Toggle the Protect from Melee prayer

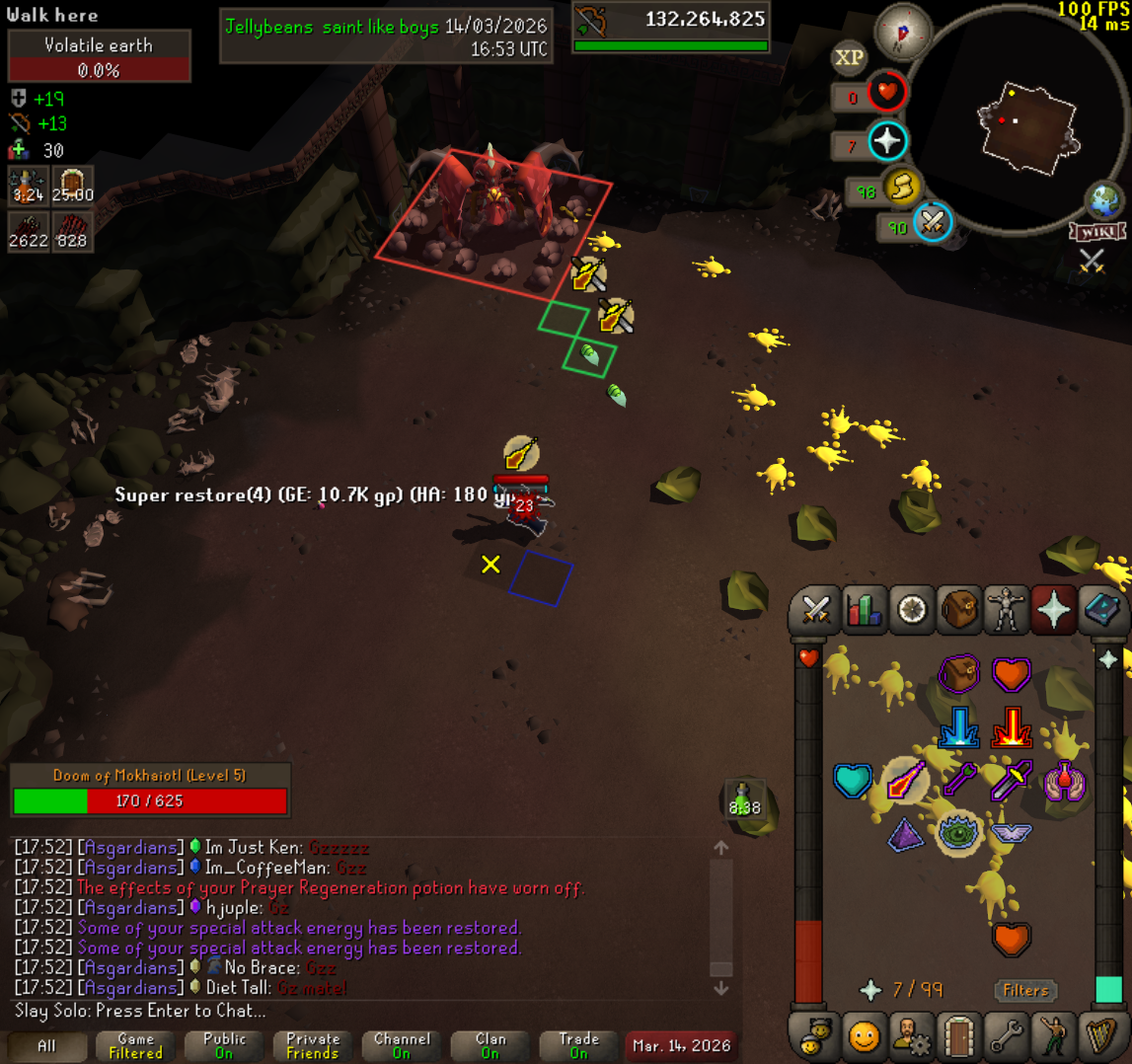(1011, 728)
